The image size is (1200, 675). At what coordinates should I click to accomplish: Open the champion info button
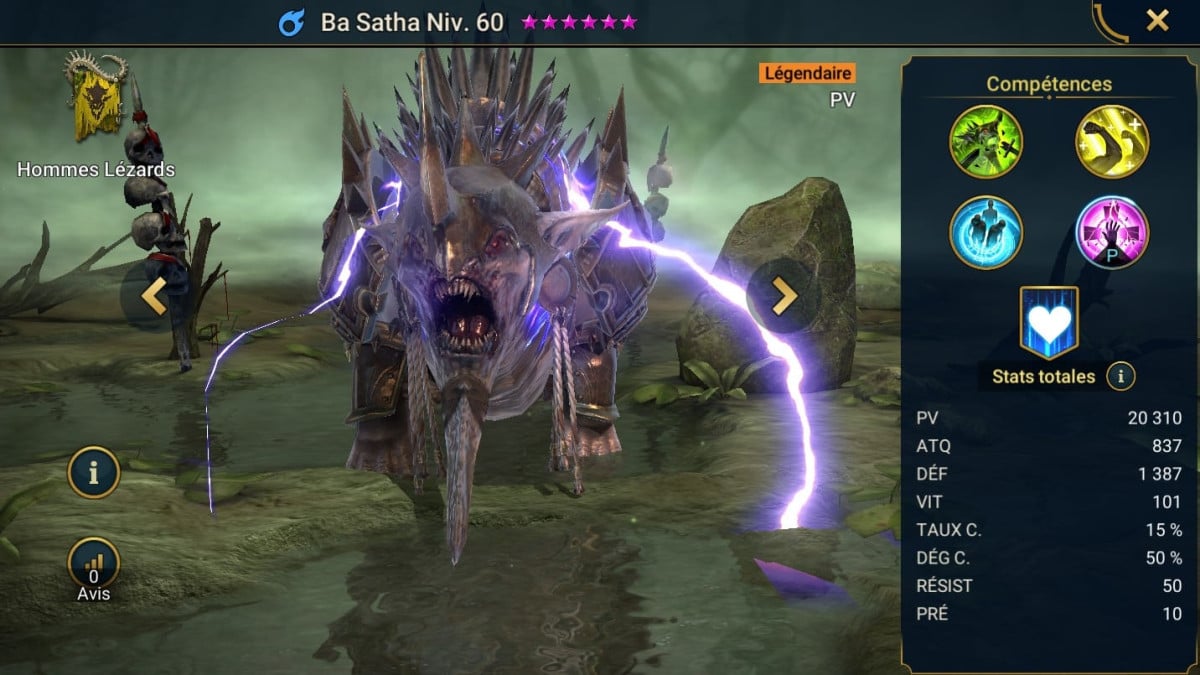coord(93,474)
